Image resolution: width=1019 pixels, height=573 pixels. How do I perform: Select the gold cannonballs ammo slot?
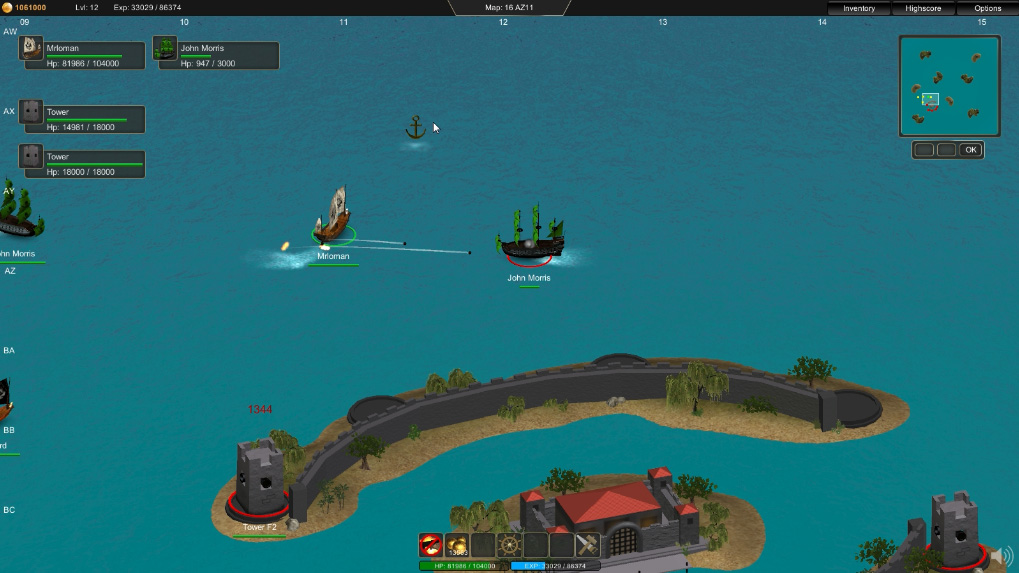[457, 545]
